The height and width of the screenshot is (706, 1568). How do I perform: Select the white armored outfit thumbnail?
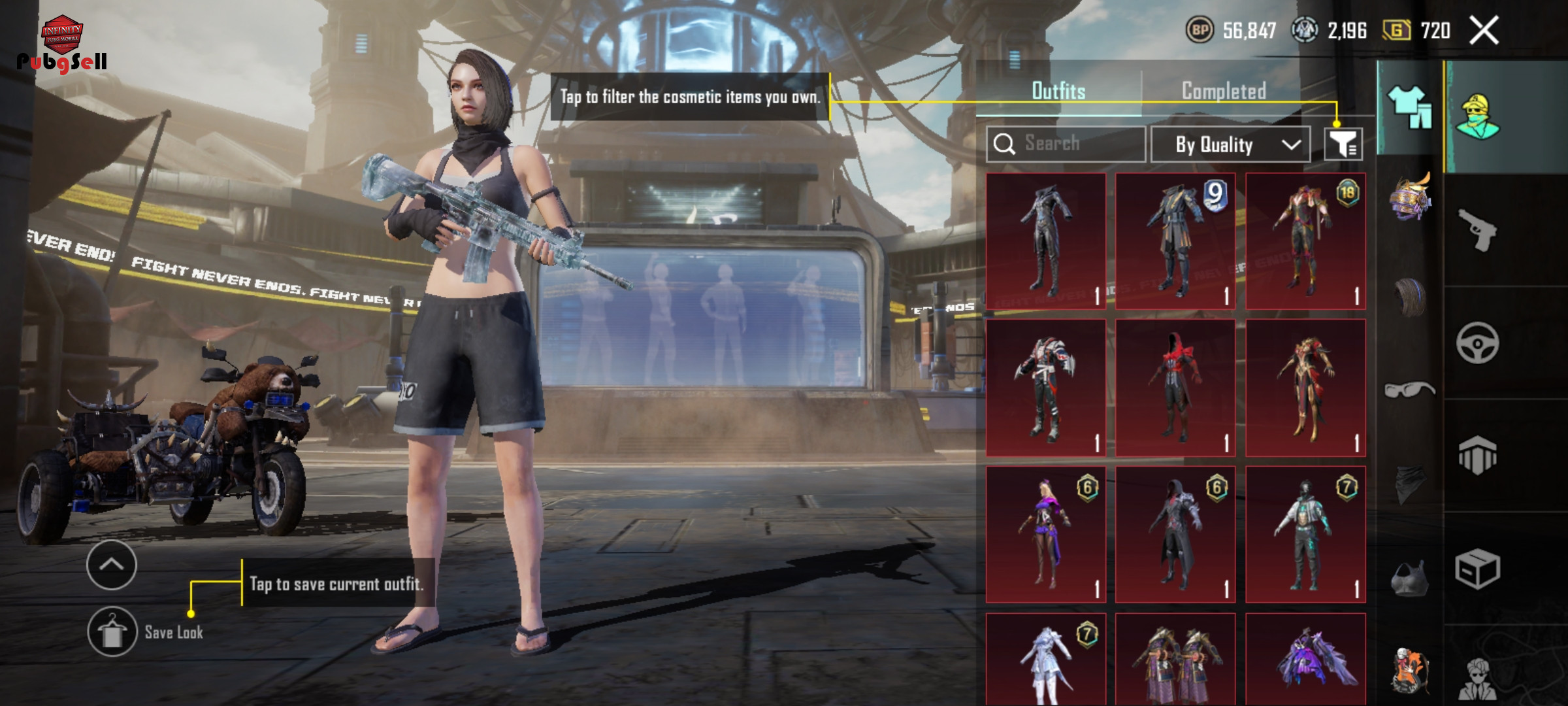tap(1045, 660)
